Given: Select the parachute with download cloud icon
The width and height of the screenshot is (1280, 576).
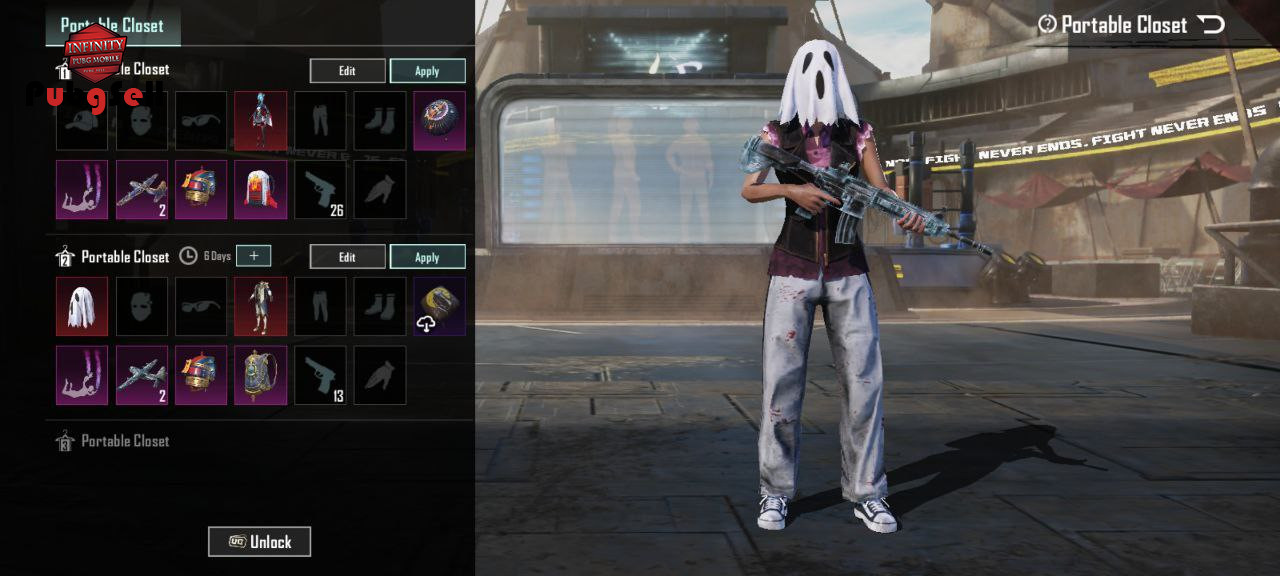Looking at the screenshot, I should pos(440,306).
